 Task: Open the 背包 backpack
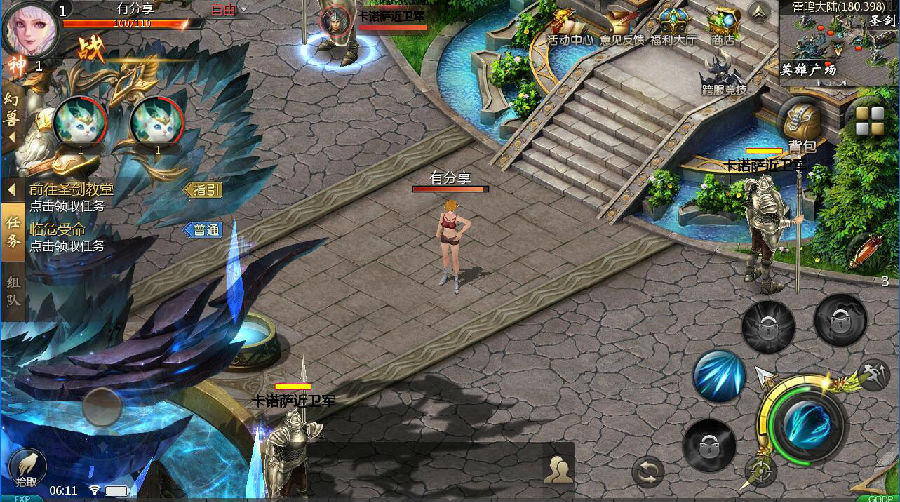click(x=802, y=122)
